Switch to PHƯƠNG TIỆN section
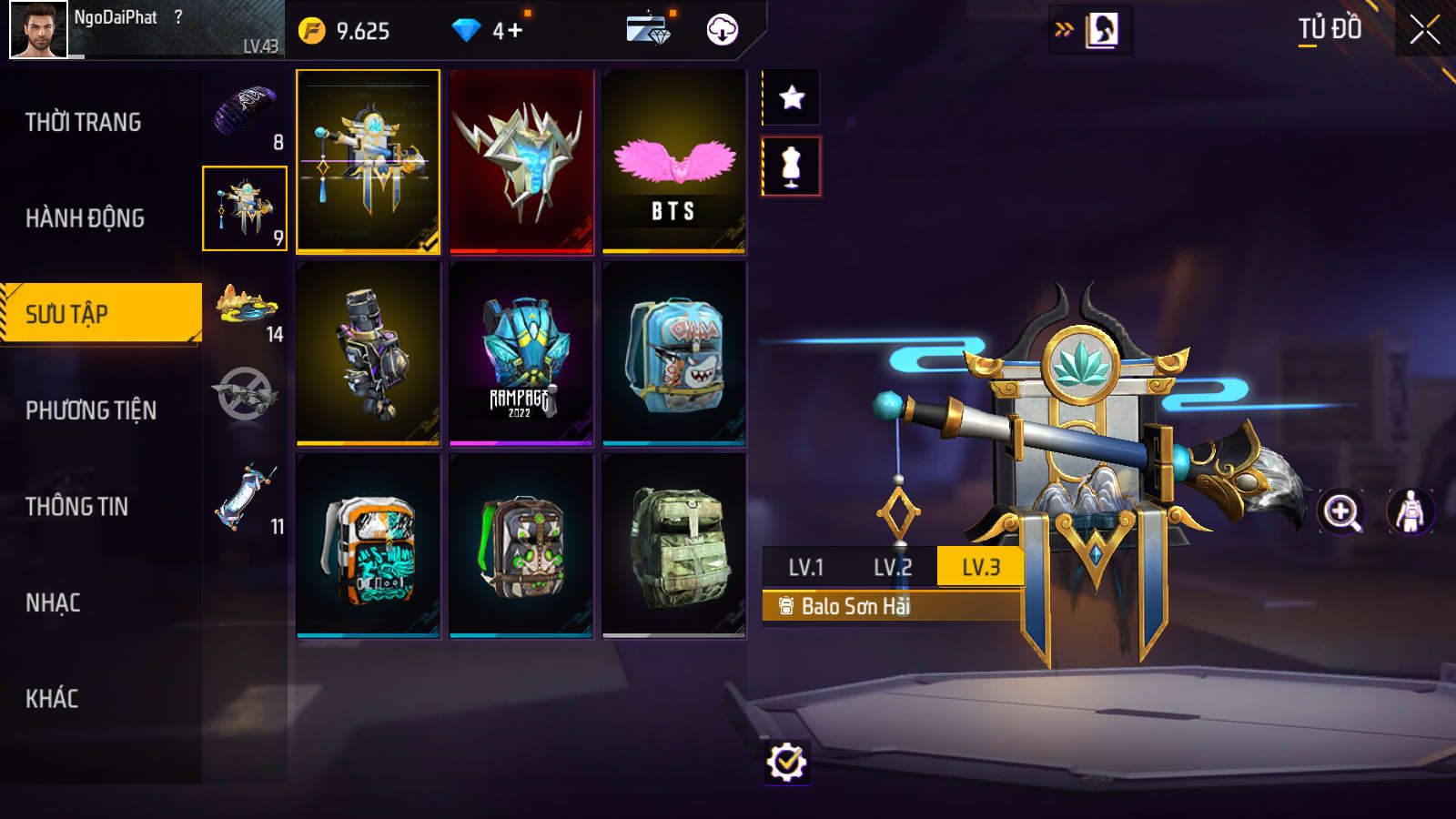Image resolution: width=1456 pixels, height=819 pixels. coord(91,410)
